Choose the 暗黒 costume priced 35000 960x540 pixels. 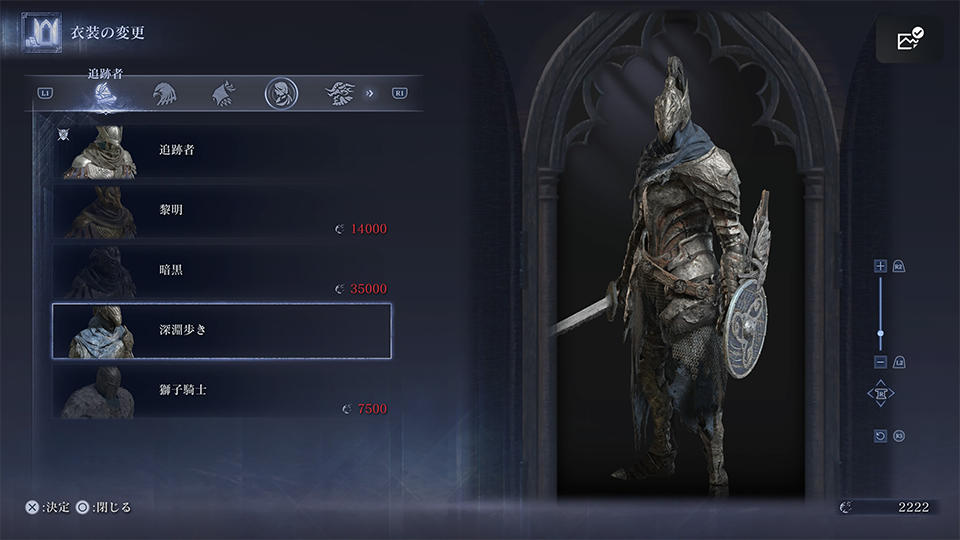coord(220,271)
